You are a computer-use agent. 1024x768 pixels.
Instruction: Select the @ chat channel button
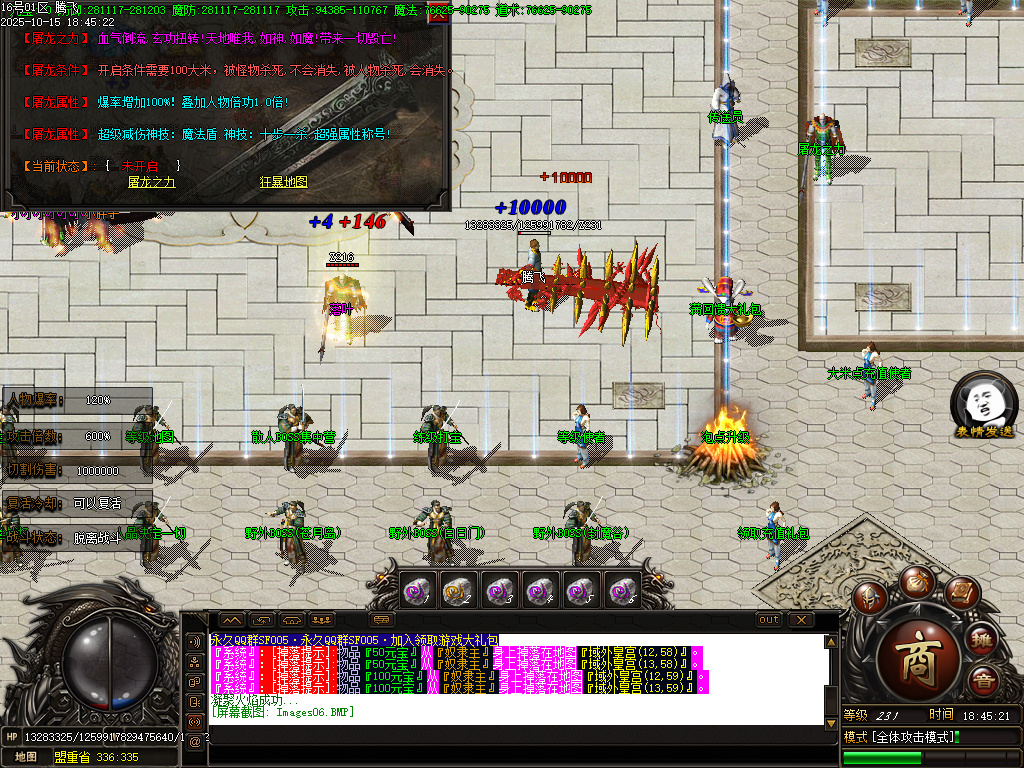coord(194,741)
